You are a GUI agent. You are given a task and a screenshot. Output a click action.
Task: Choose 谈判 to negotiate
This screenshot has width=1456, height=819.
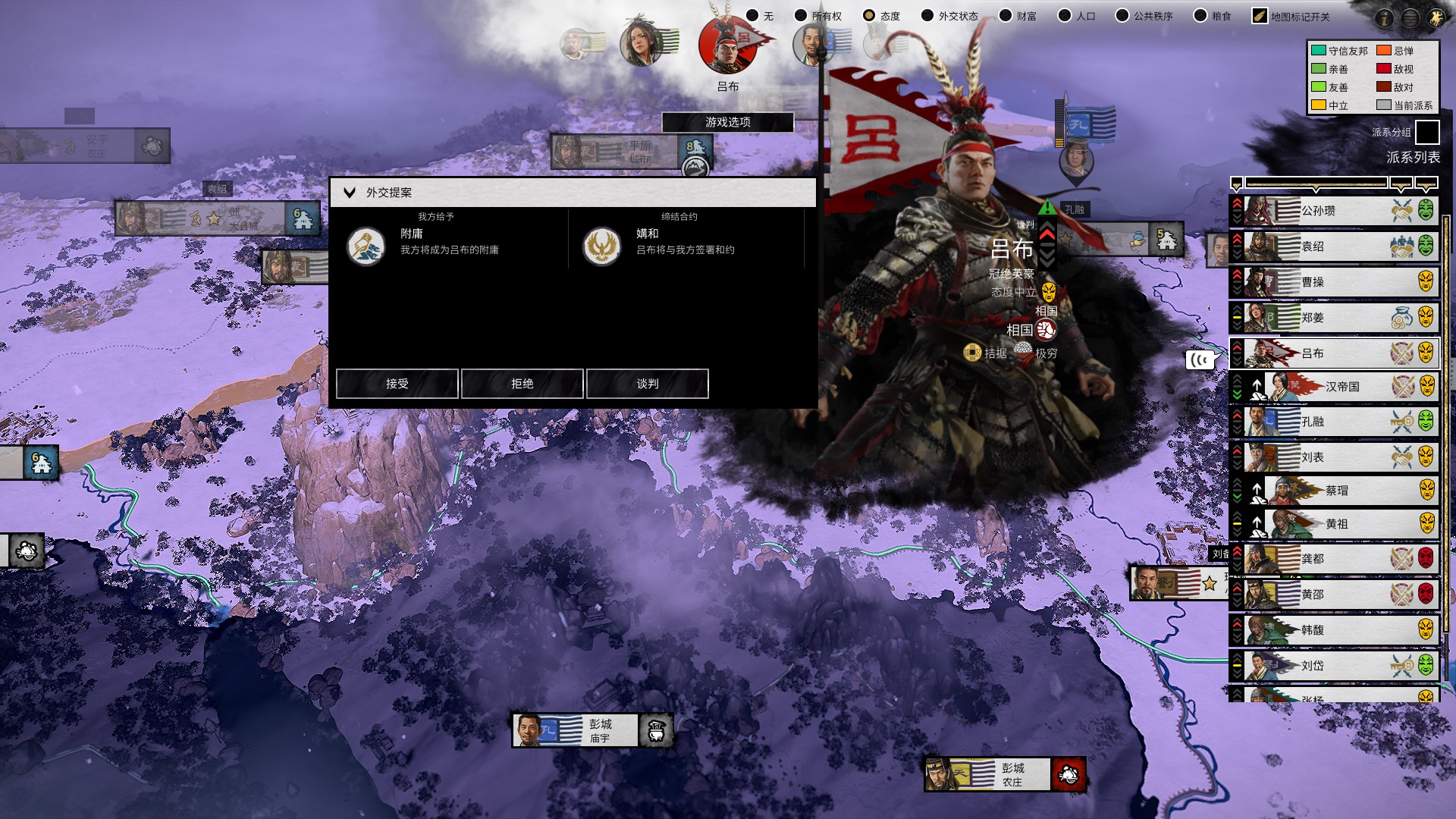click(x=647, y=384)
